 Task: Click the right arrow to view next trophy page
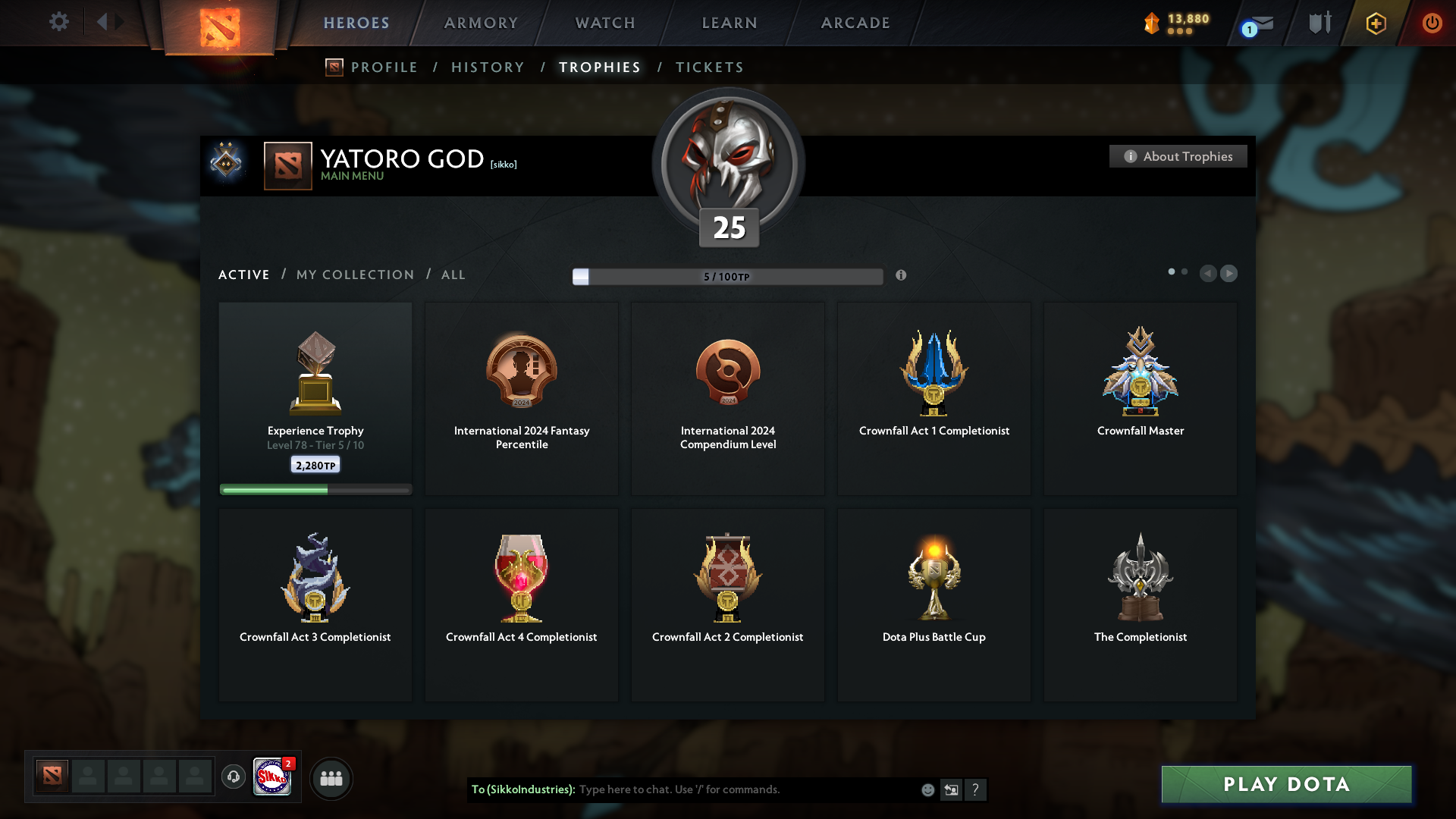pos(1228,274)
